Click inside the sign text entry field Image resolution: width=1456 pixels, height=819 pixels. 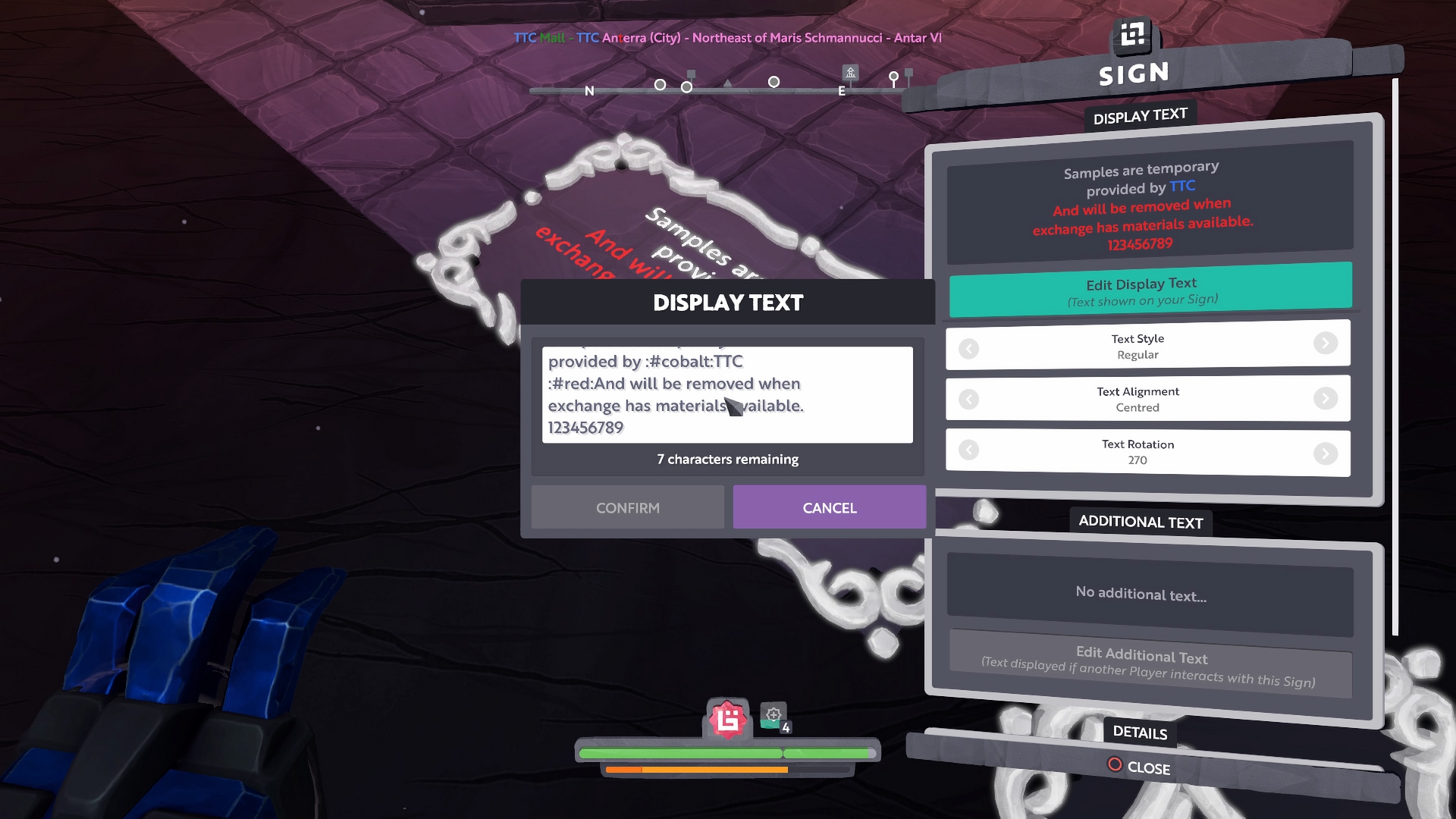[726, 394]
